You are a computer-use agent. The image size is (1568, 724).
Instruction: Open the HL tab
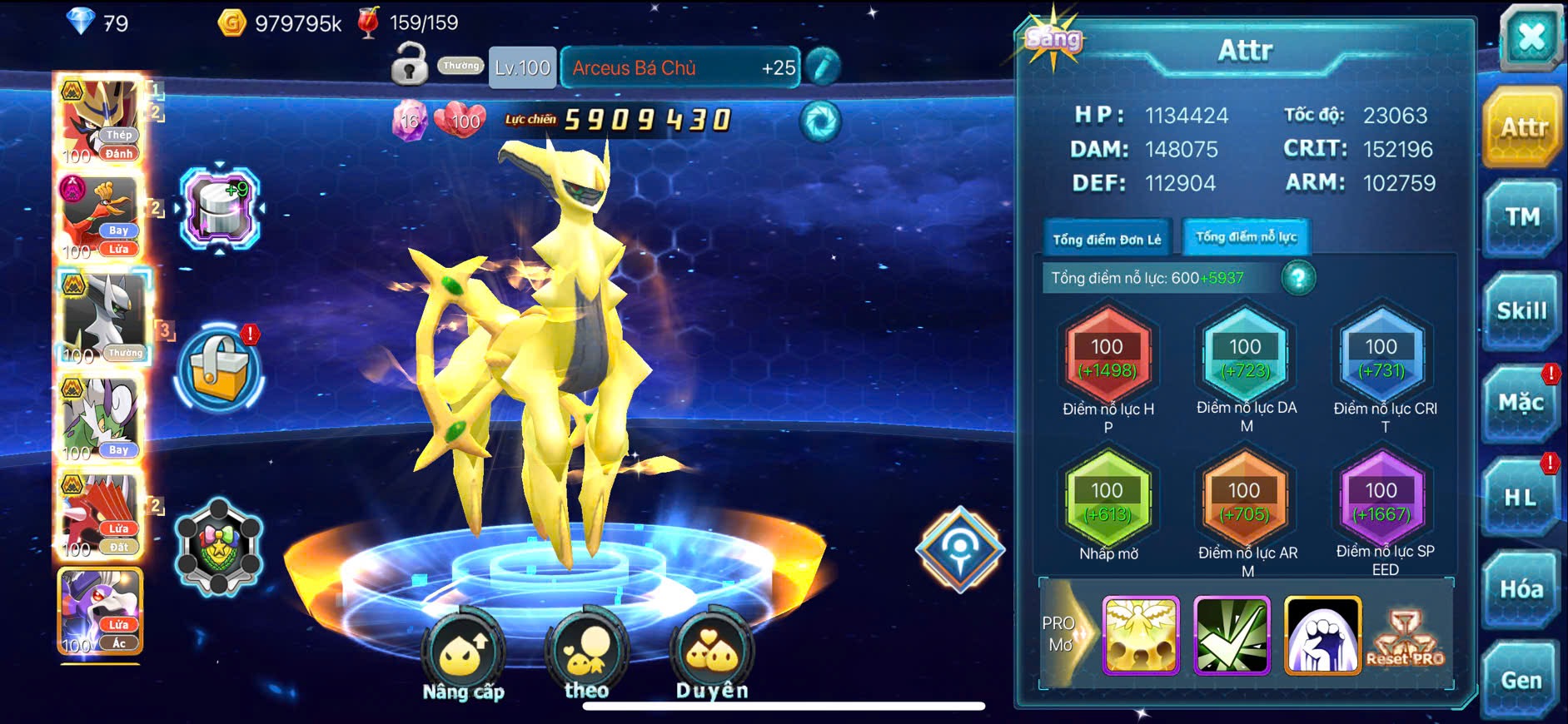pyautogui.click(x=1521, y=498)
